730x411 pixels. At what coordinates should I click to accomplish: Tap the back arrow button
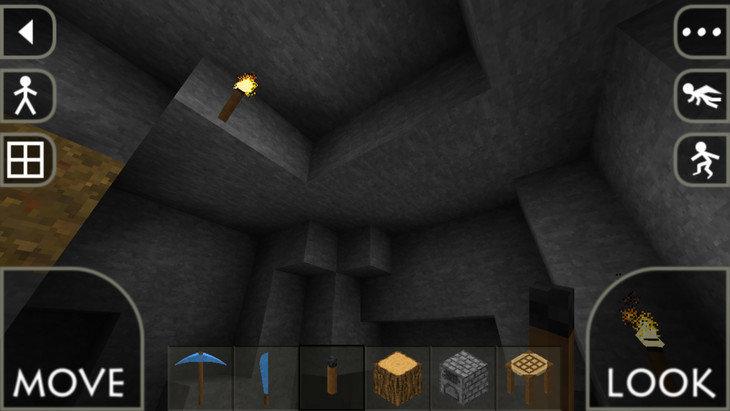point(27,32)
